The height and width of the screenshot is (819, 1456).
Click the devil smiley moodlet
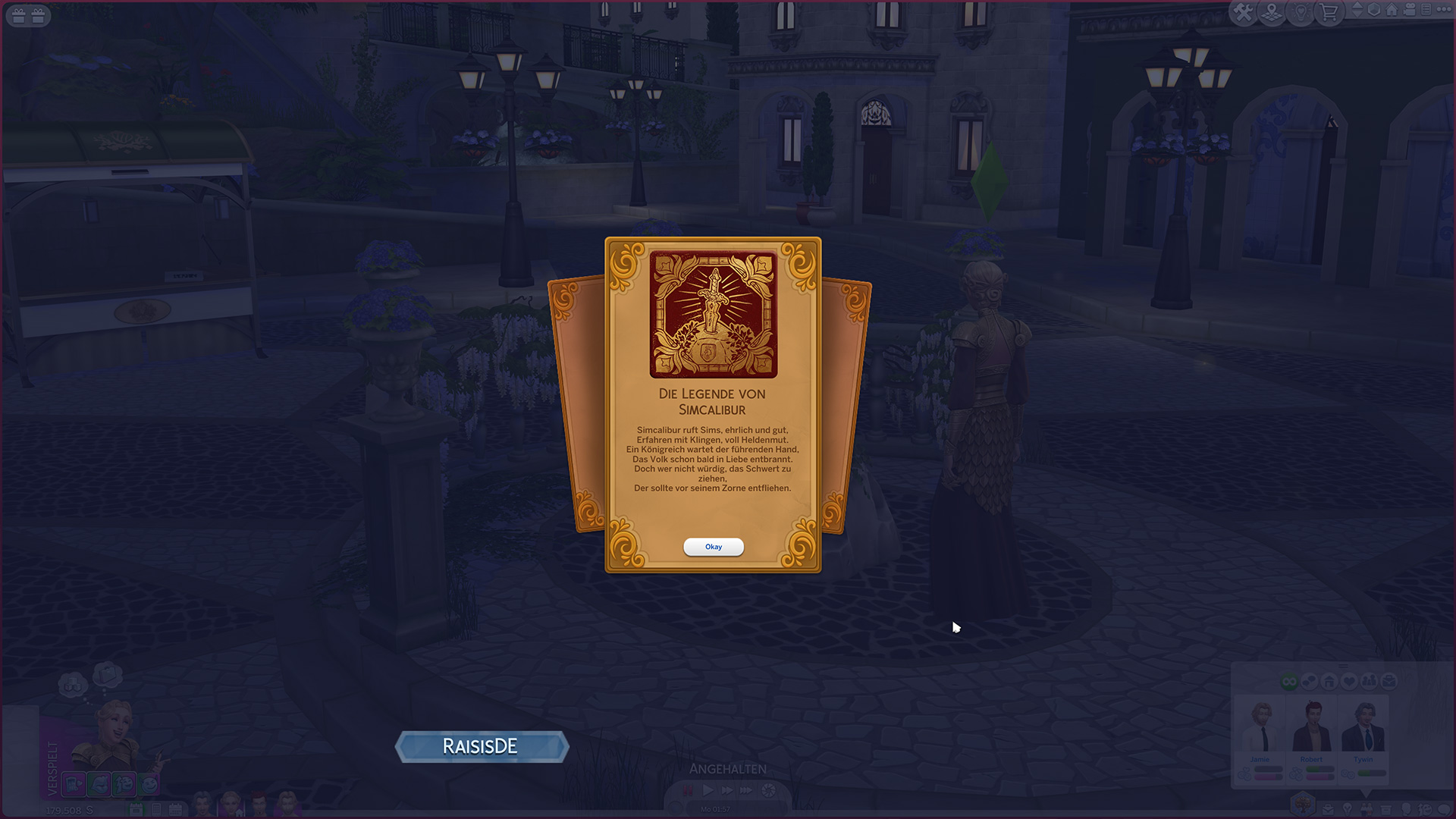149,785
